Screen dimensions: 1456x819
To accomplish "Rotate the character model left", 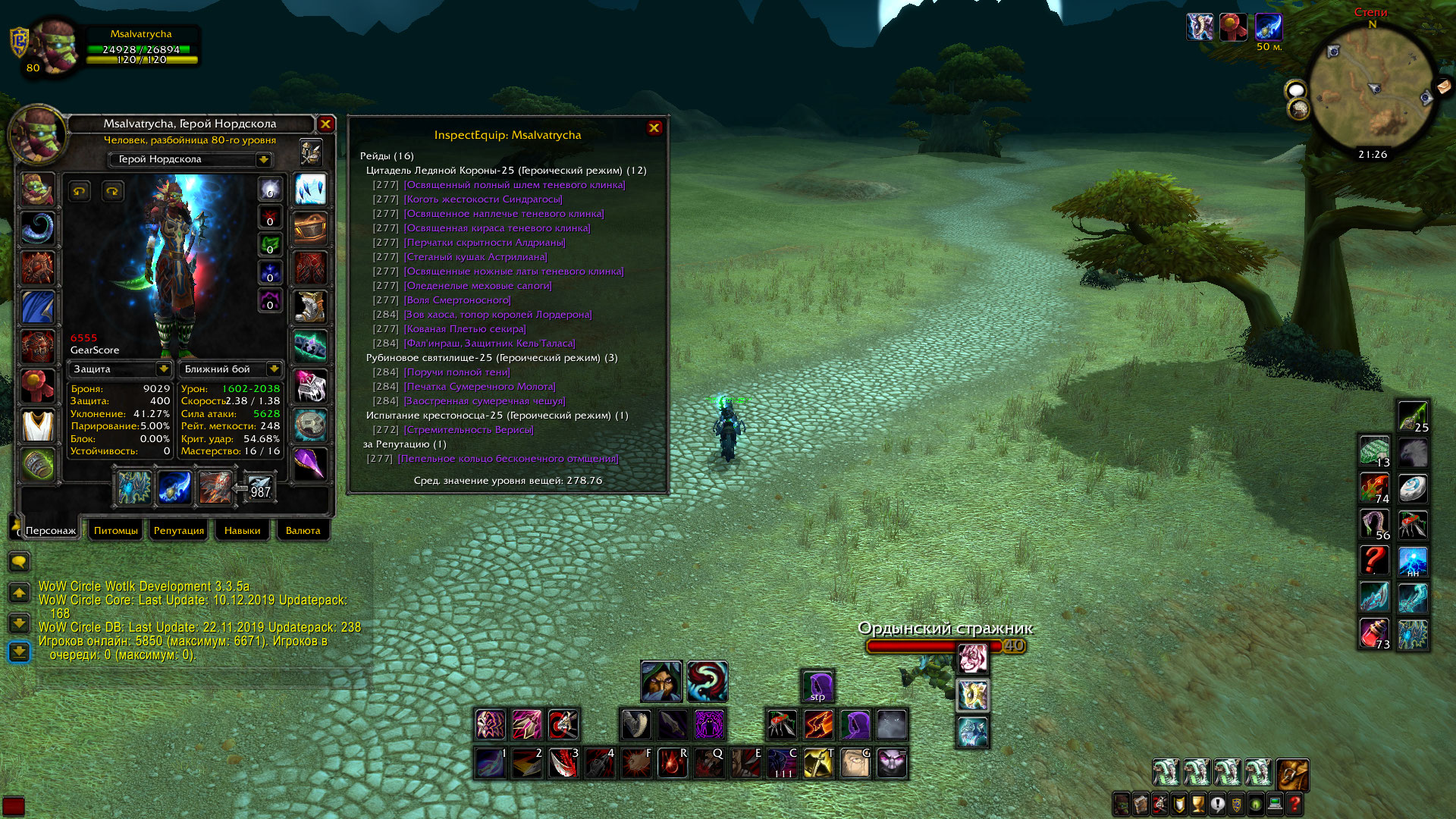I will (x=80, y=191).
